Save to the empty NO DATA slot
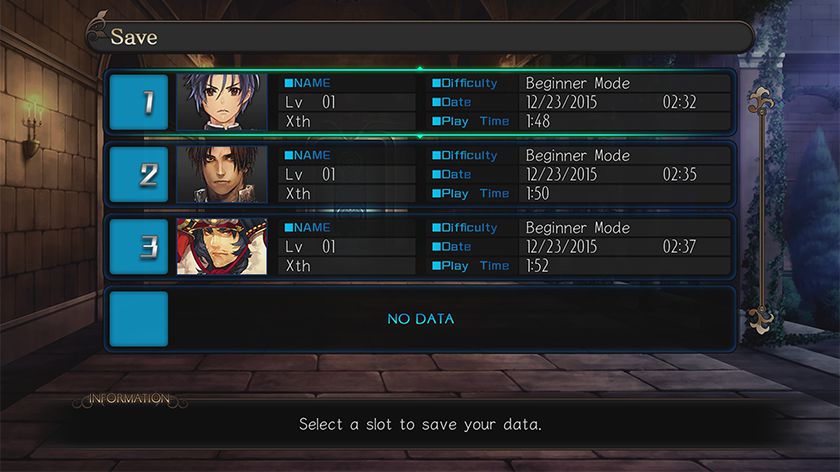The height and width of the screenshot is (472, 840). (x=420, y=319)
